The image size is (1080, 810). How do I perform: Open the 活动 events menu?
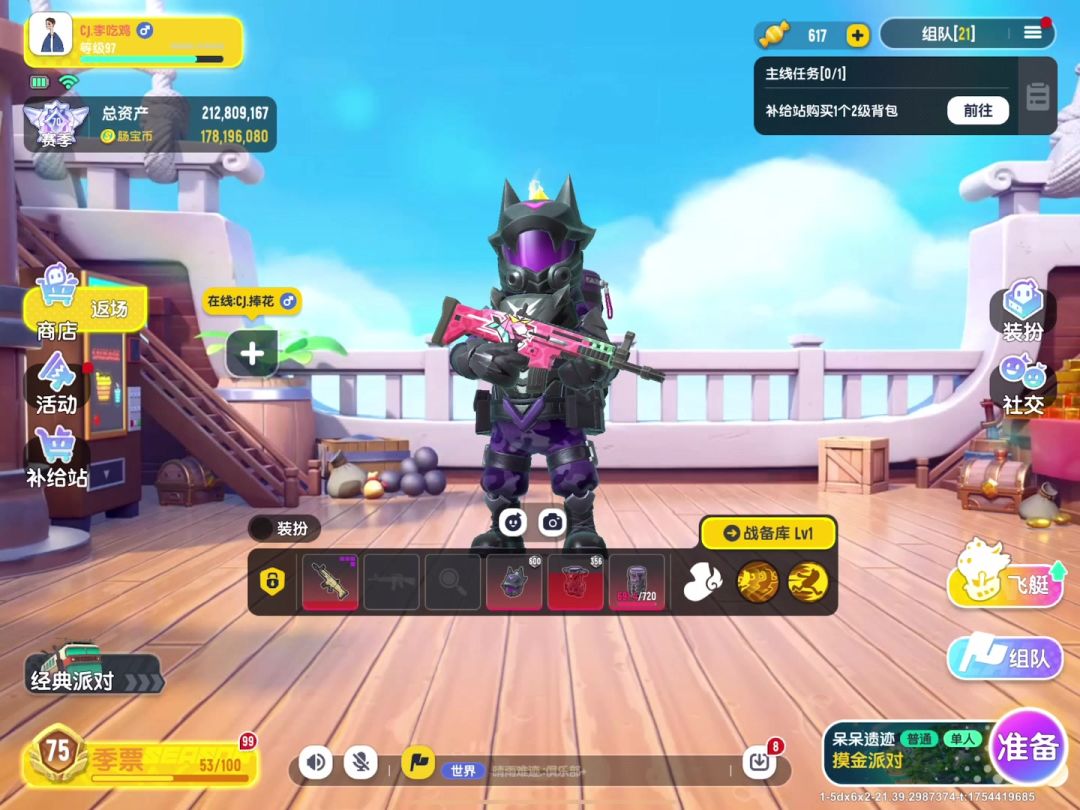[x=56, y=383]
